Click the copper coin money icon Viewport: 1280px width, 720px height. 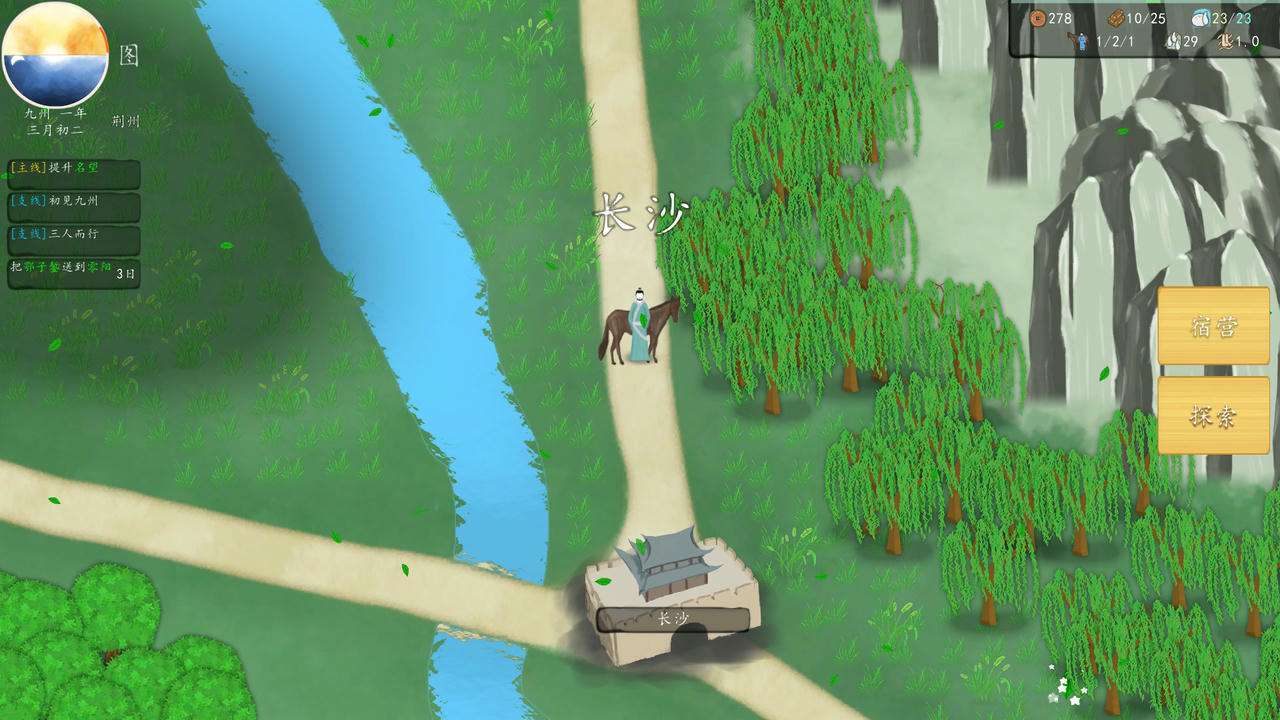pyautogui.click(x=1037, y=18)
